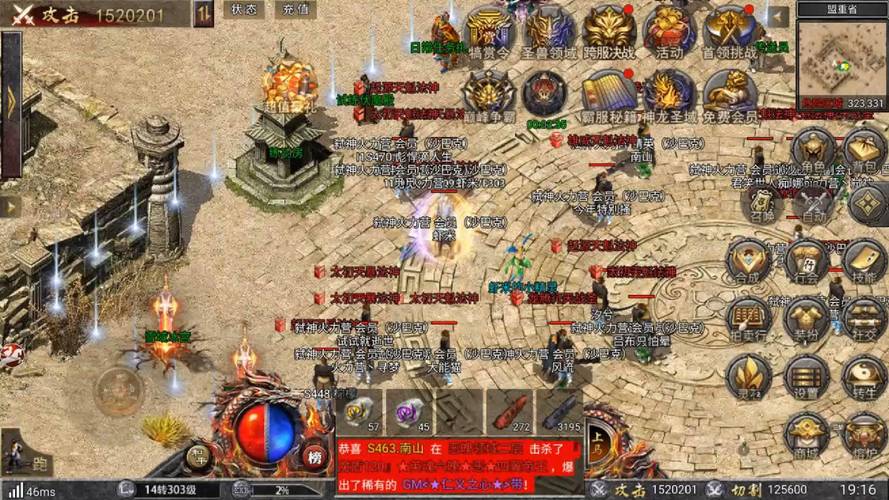889x500 pixels.
Task: Collapse the top icon bar arrow
Action: click(x=777, y=17)
